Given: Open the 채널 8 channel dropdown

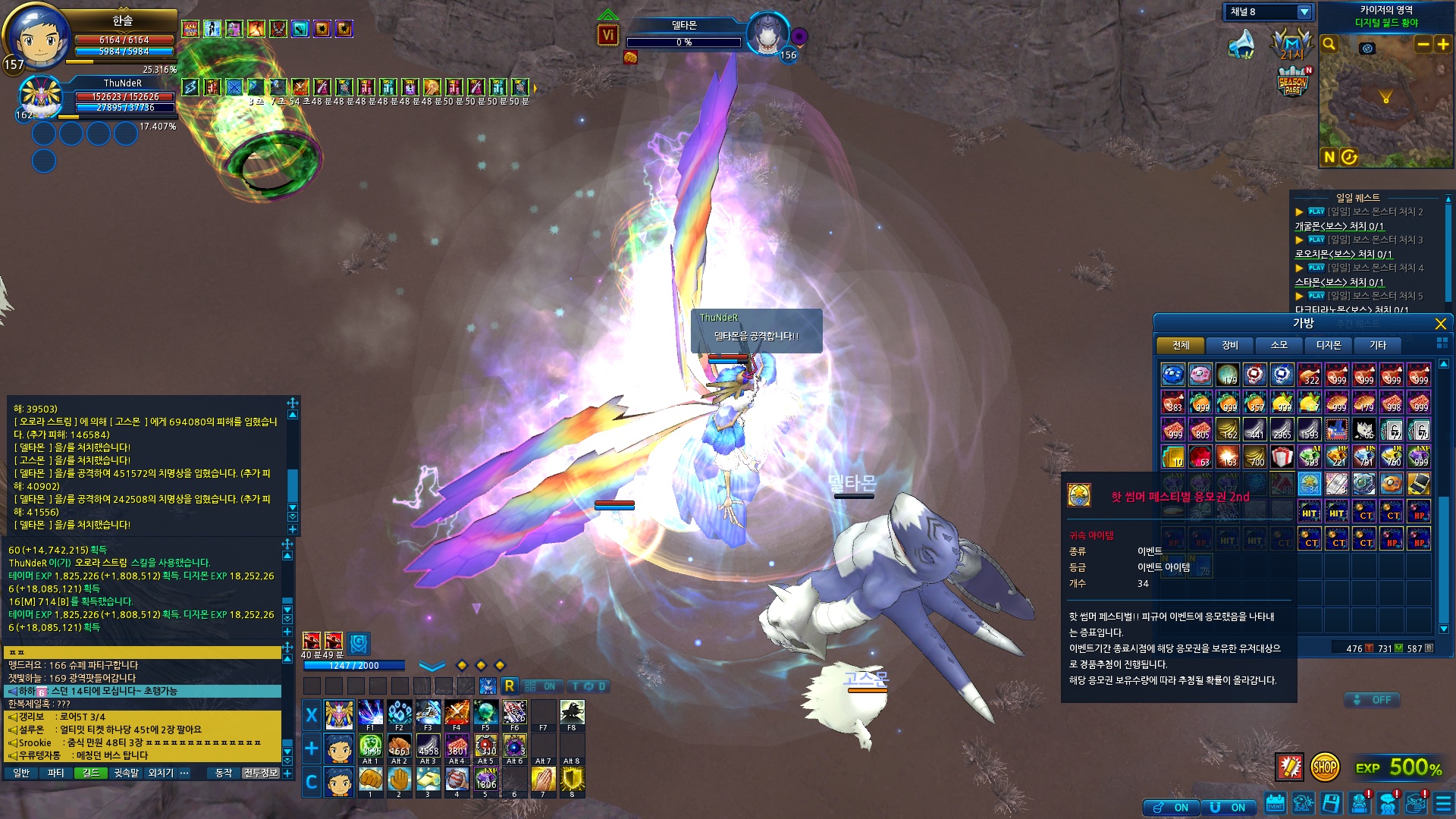Looking at the screenshot, I should tap(1304, 12).
